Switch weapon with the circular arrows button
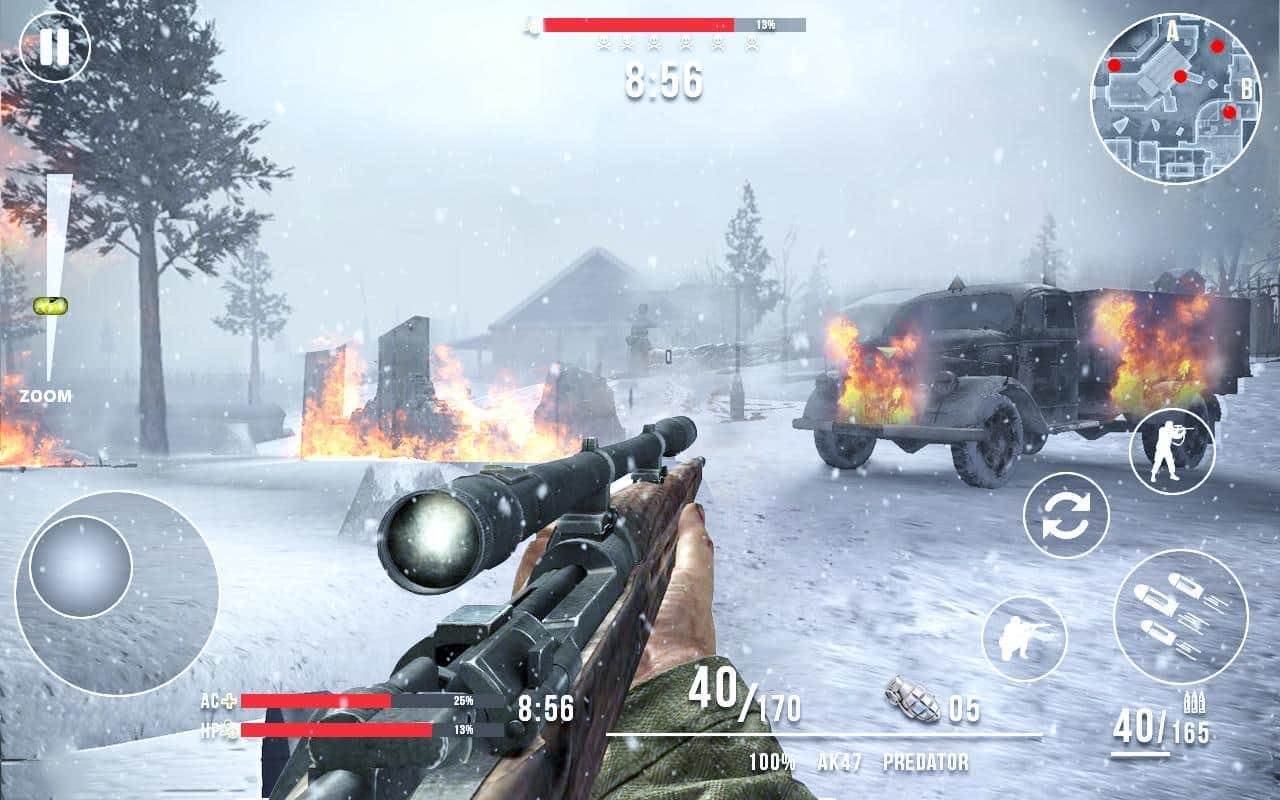The width and height of the screenshot is (1280, 800). [1066, 515]
